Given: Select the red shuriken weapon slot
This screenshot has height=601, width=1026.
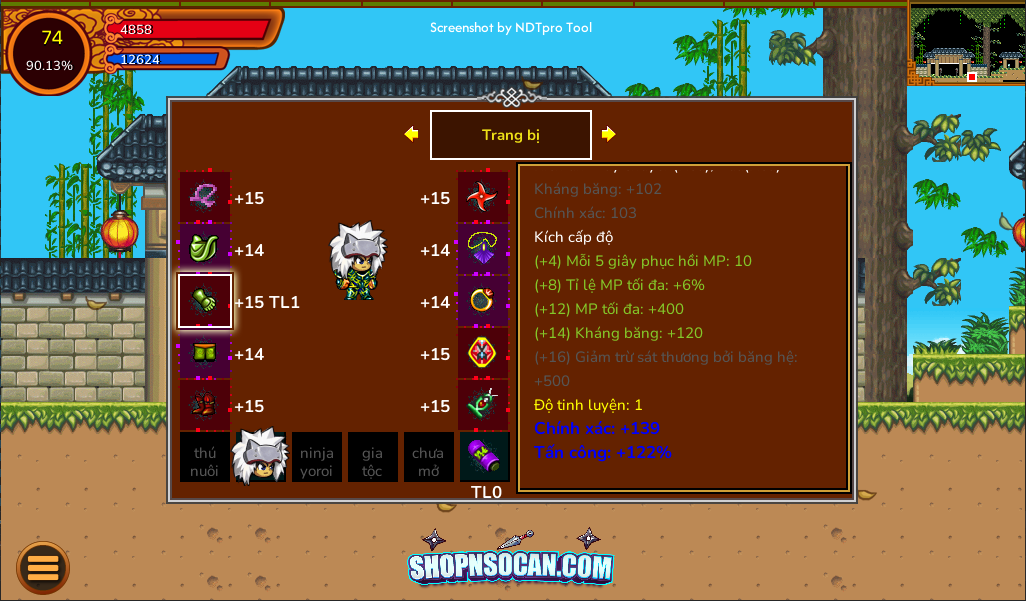Looking at the screenshot, I should 484,198.
